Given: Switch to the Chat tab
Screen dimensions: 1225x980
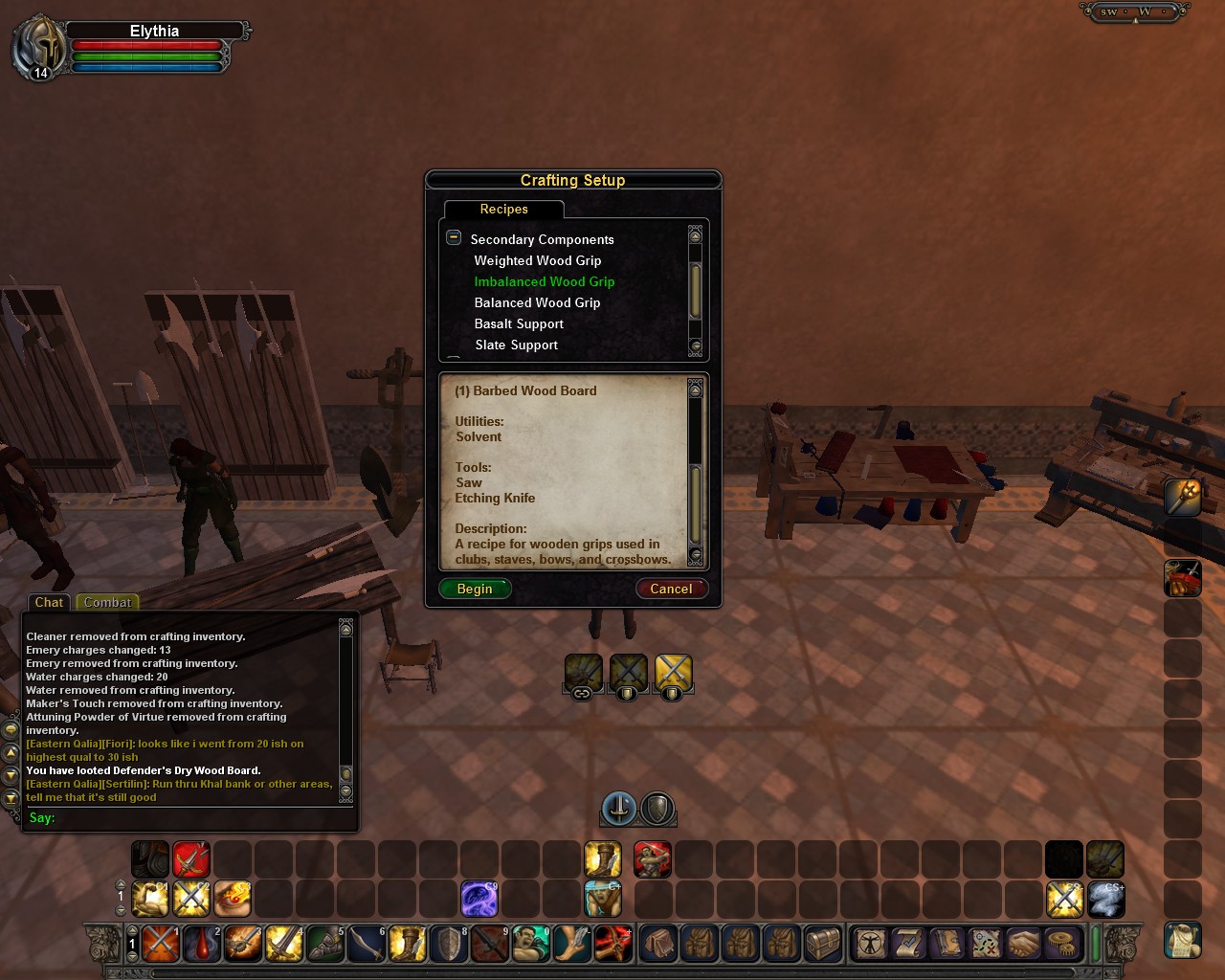Looking at the screenshot, I should (x=49, y=602).
